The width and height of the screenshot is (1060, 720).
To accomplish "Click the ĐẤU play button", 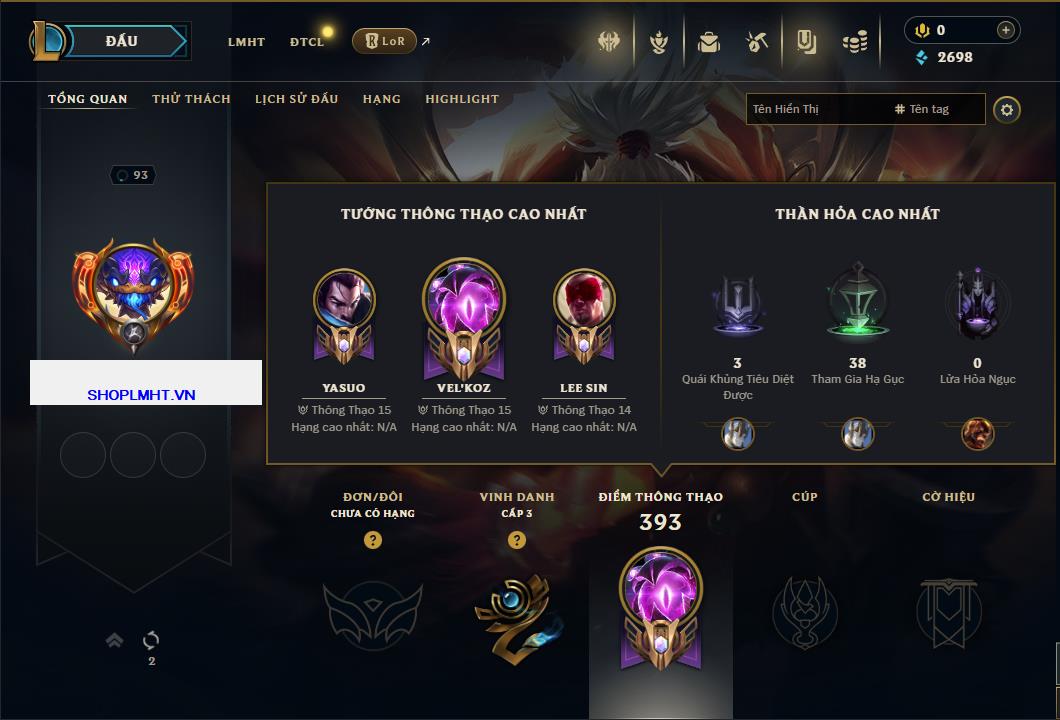I will point(121,41).
